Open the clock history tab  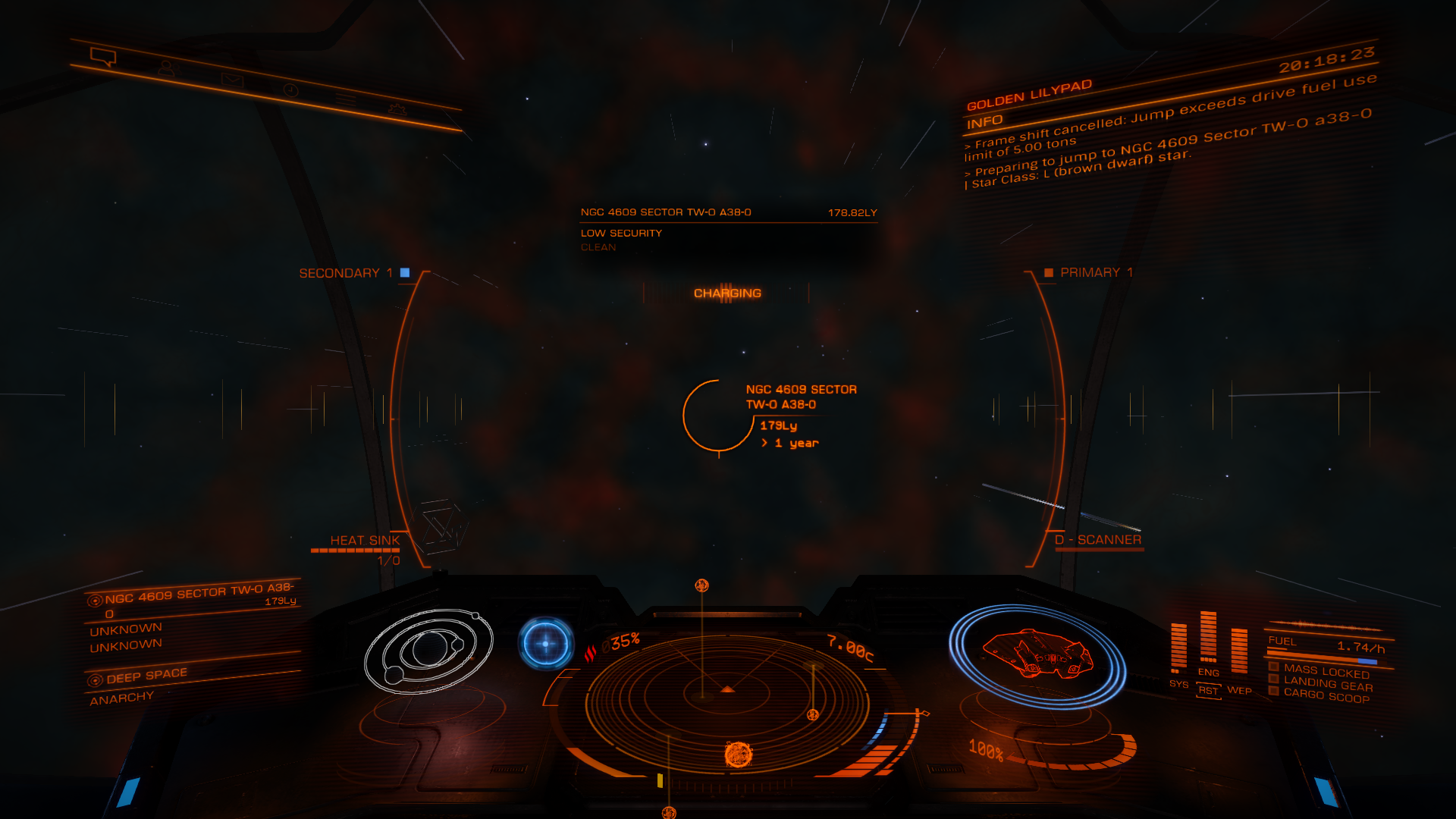(291, 90)
